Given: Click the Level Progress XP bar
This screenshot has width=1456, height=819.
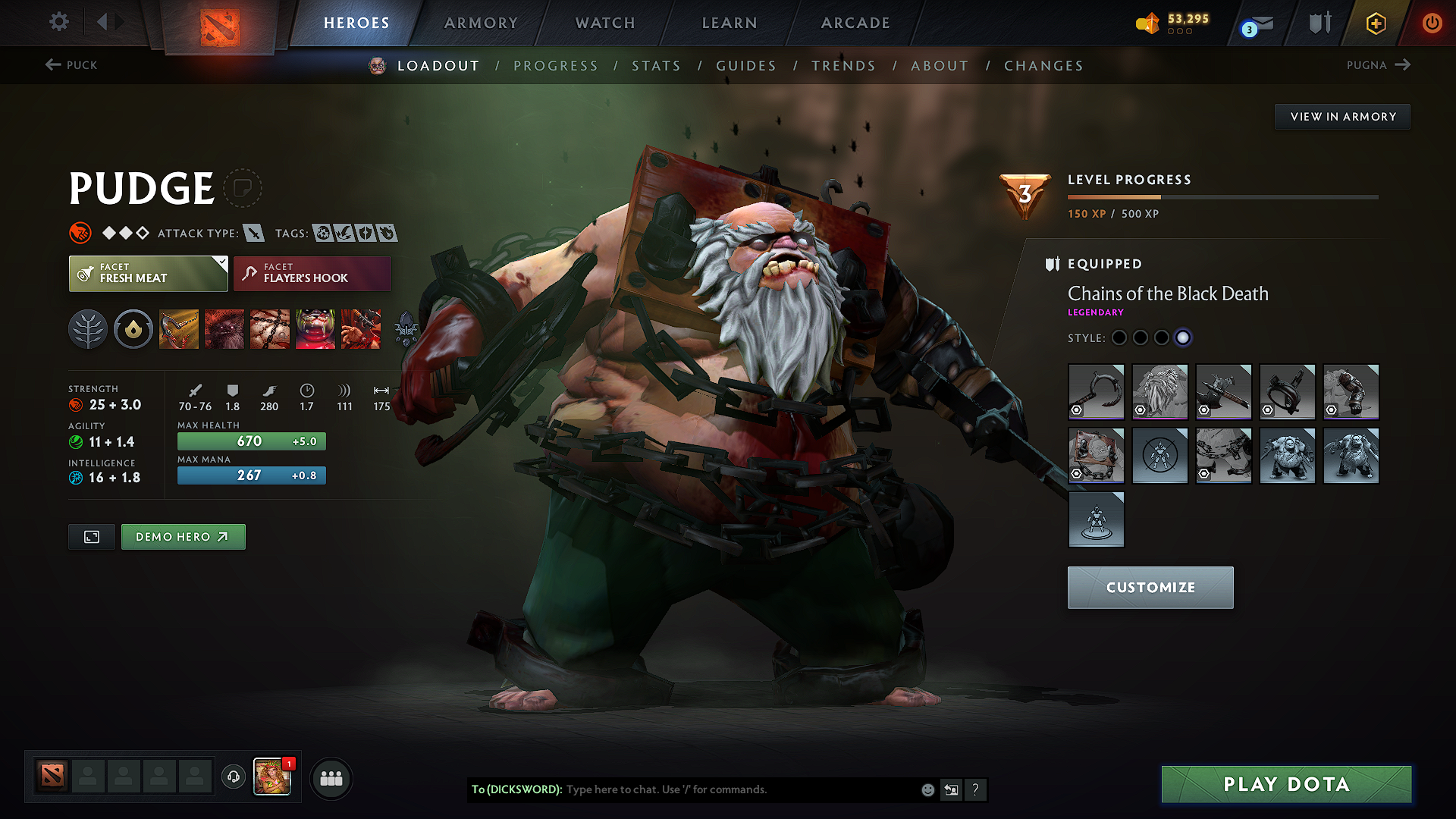Looking at the screenshot, I should coord(1222,196).
